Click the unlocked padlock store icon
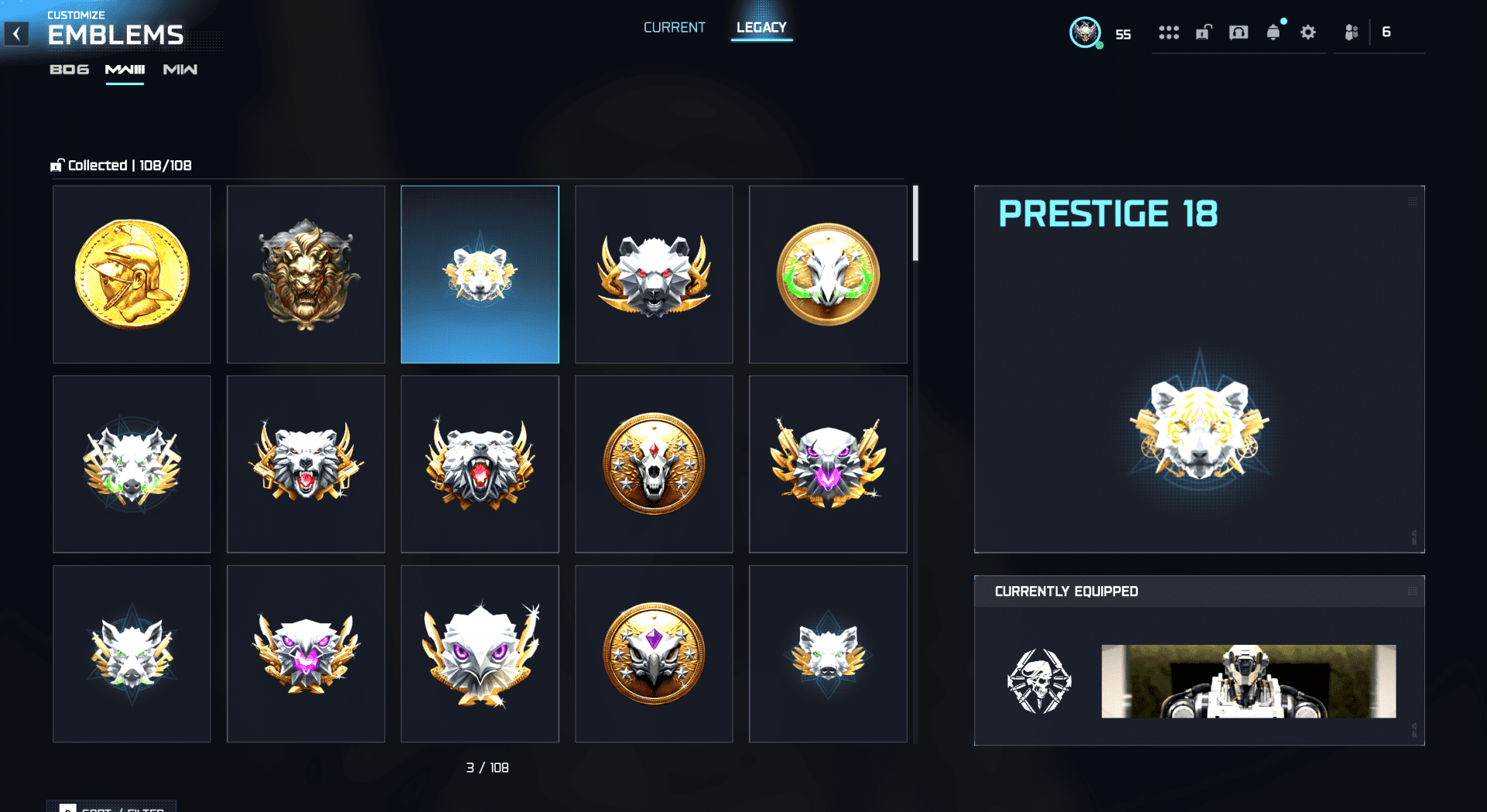 [x=1203, y=33]
